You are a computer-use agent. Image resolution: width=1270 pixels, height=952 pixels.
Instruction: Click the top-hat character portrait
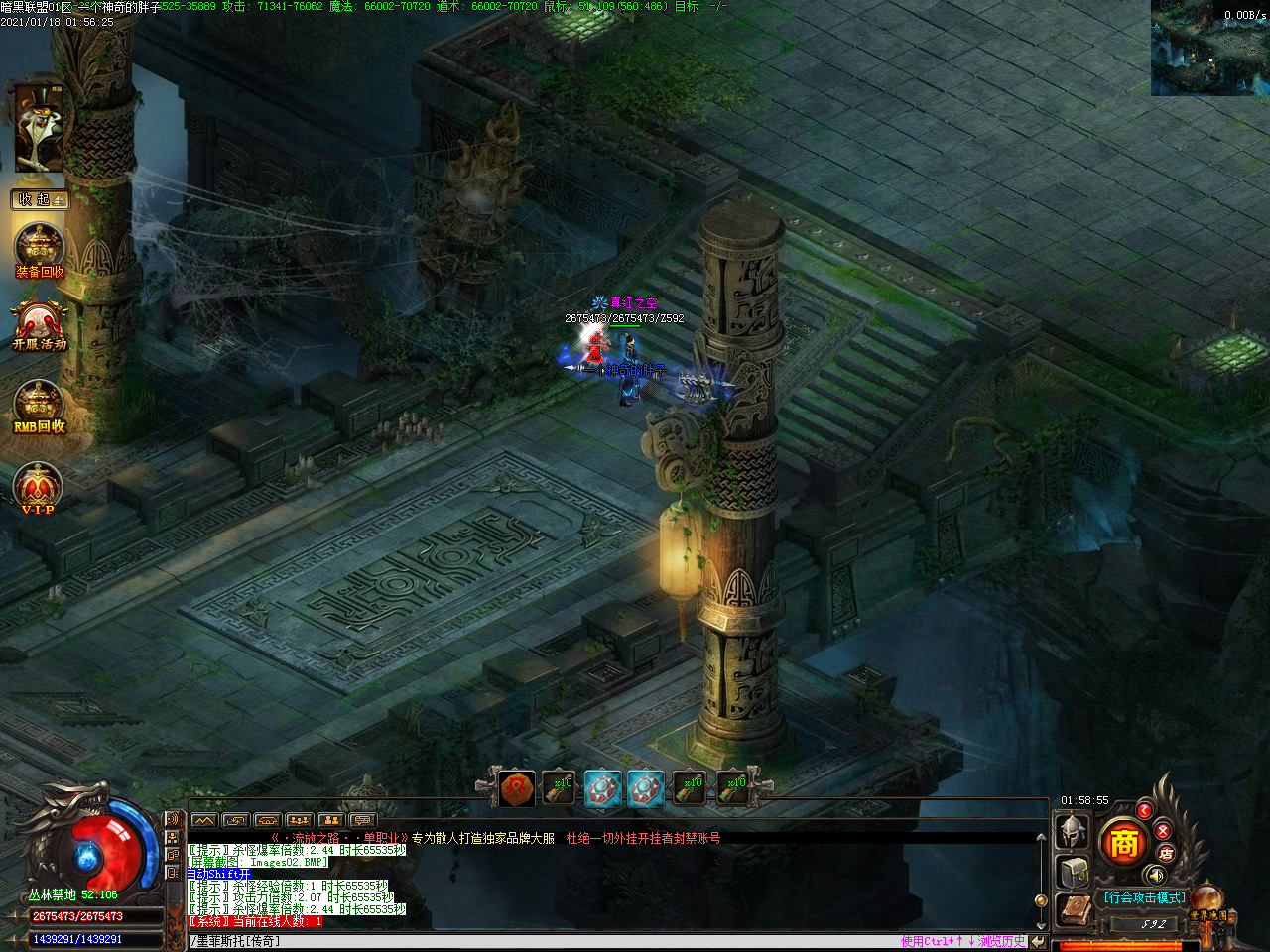(39, 128)
